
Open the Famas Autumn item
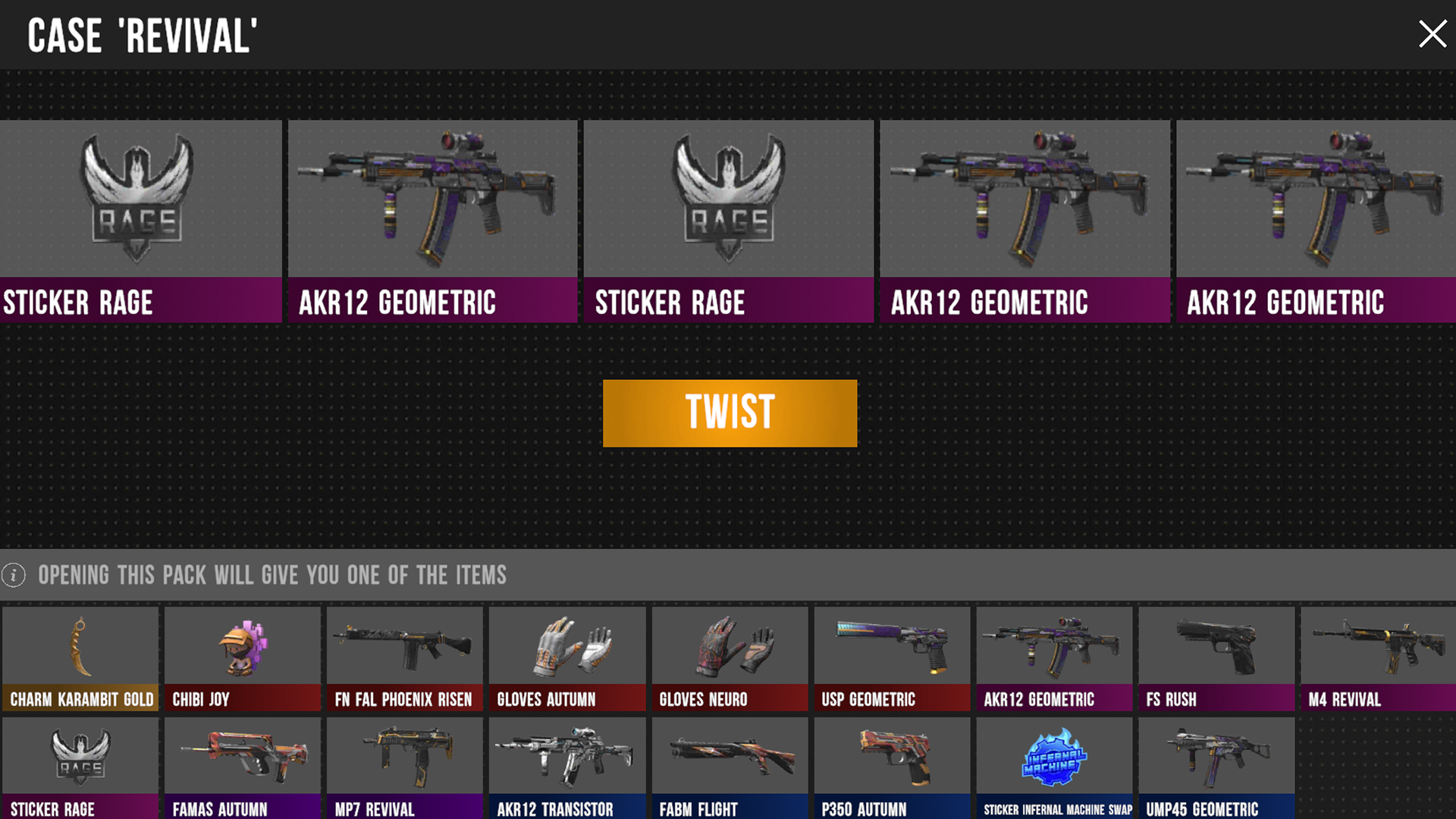pos(242,758)
